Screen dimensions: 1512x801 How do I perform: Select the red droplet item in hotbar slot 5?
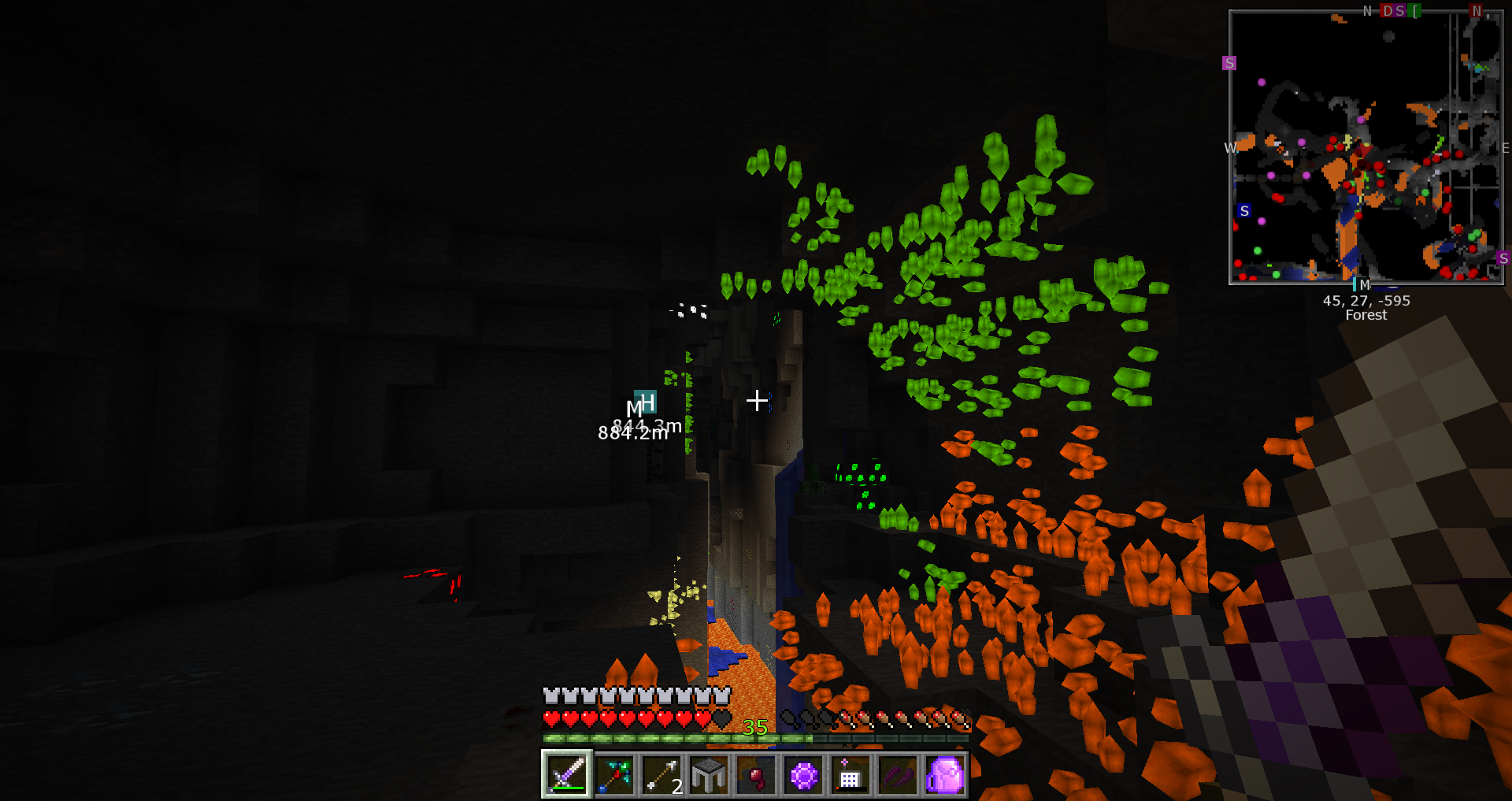click(757, 776)
